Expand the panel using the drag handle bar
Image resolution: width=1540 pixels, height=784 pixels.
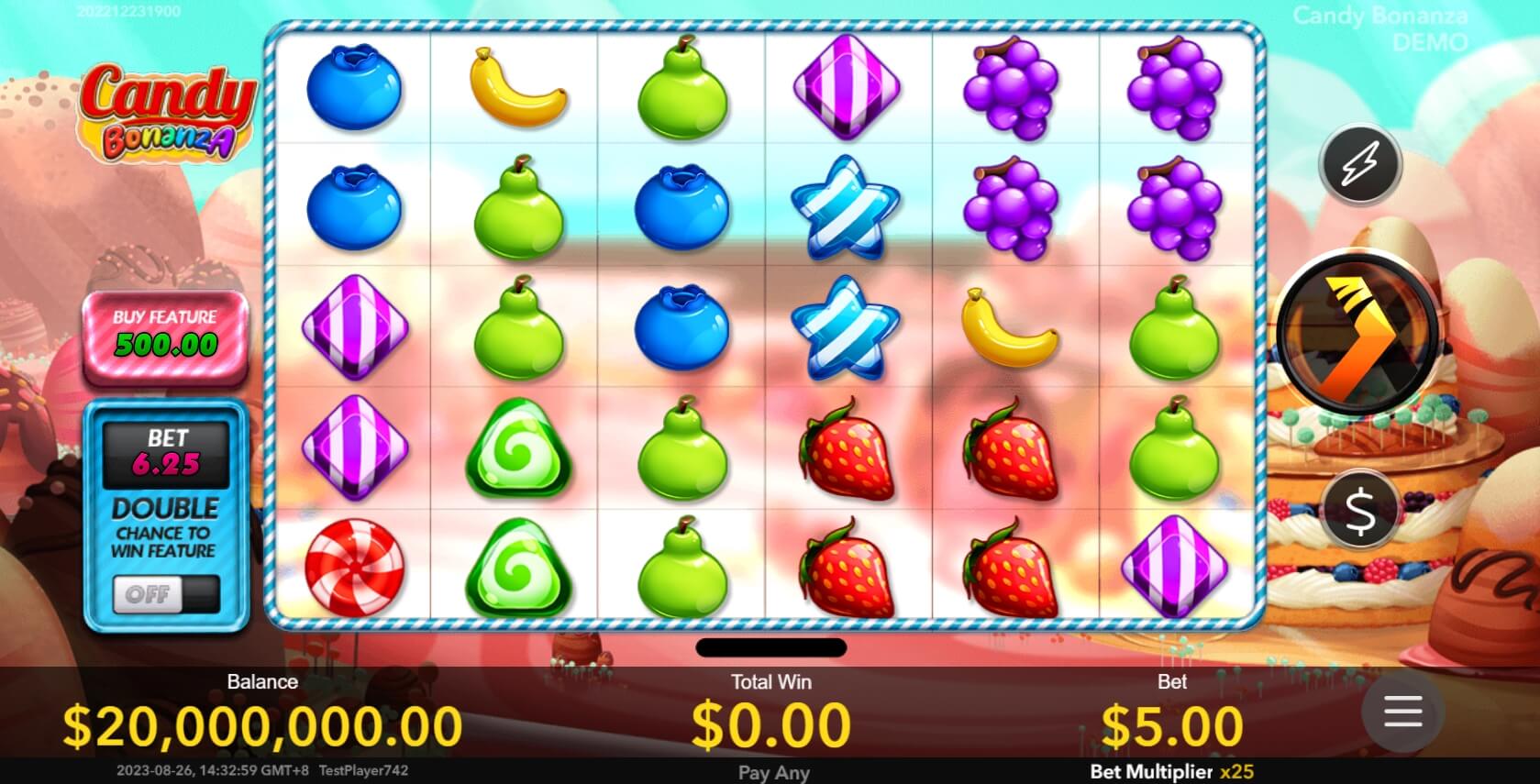point(770,648)
